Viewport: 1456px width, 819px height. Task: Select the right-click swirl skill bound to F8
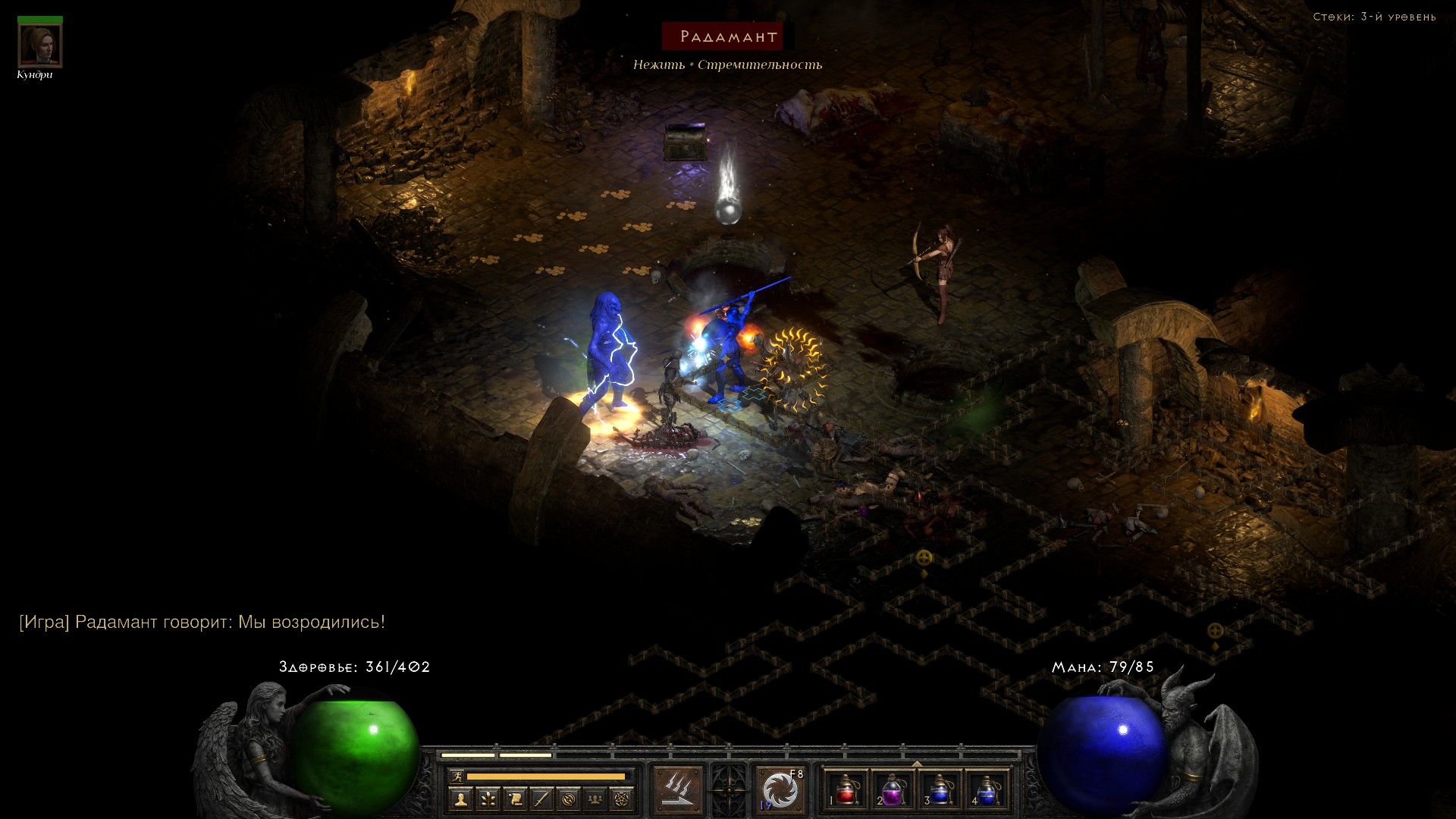pos(780,790)
